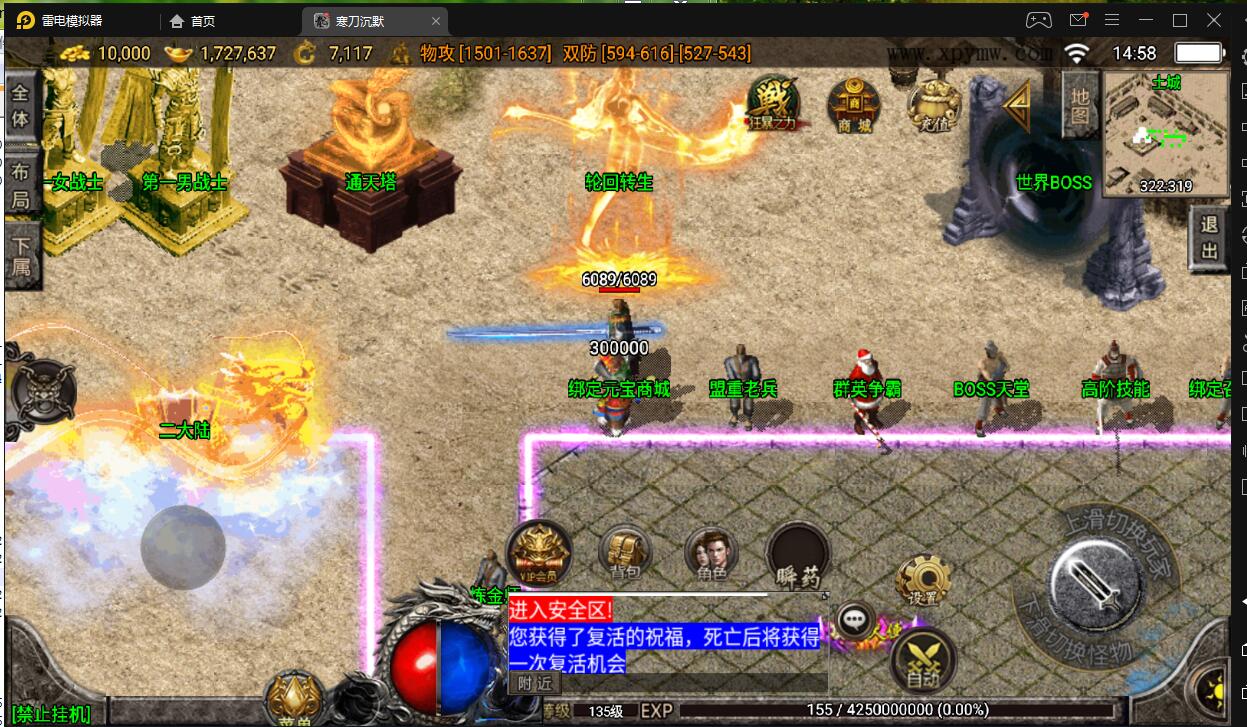This screenshot has height=727, width=1247.
Task: Select the 全体 tab on the left edge
Action: tap(21, 105)
